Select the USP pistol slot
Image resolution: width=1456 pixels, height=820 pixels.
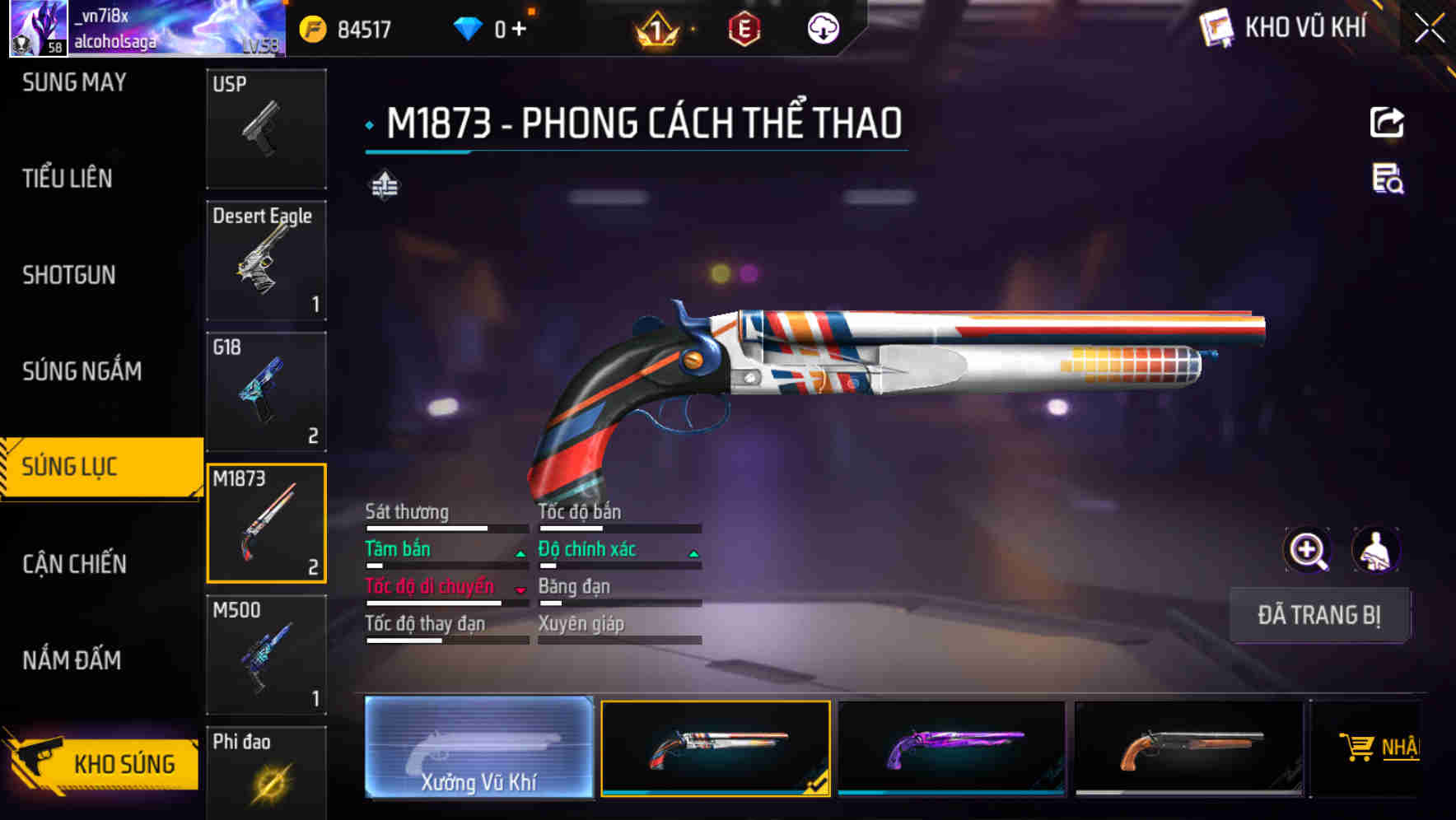click(266, 128)
